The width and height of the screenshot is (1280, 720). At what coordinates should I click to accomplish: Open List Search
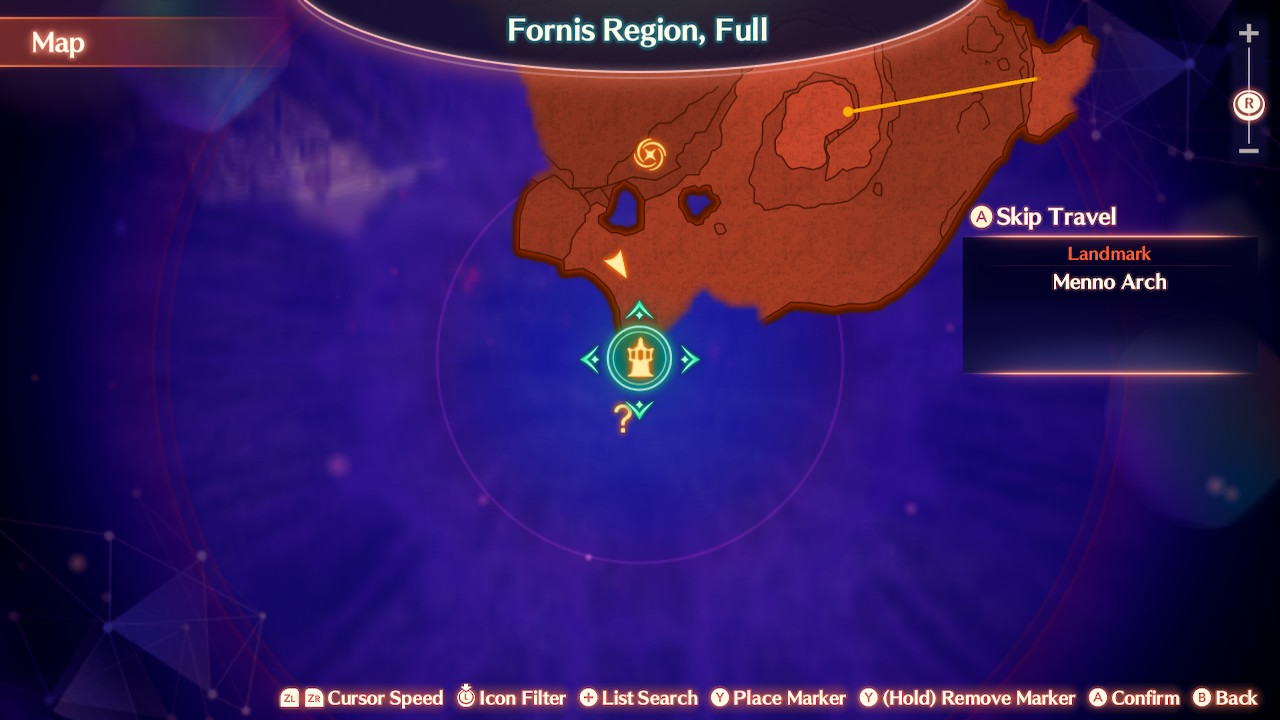coord(589,698)
